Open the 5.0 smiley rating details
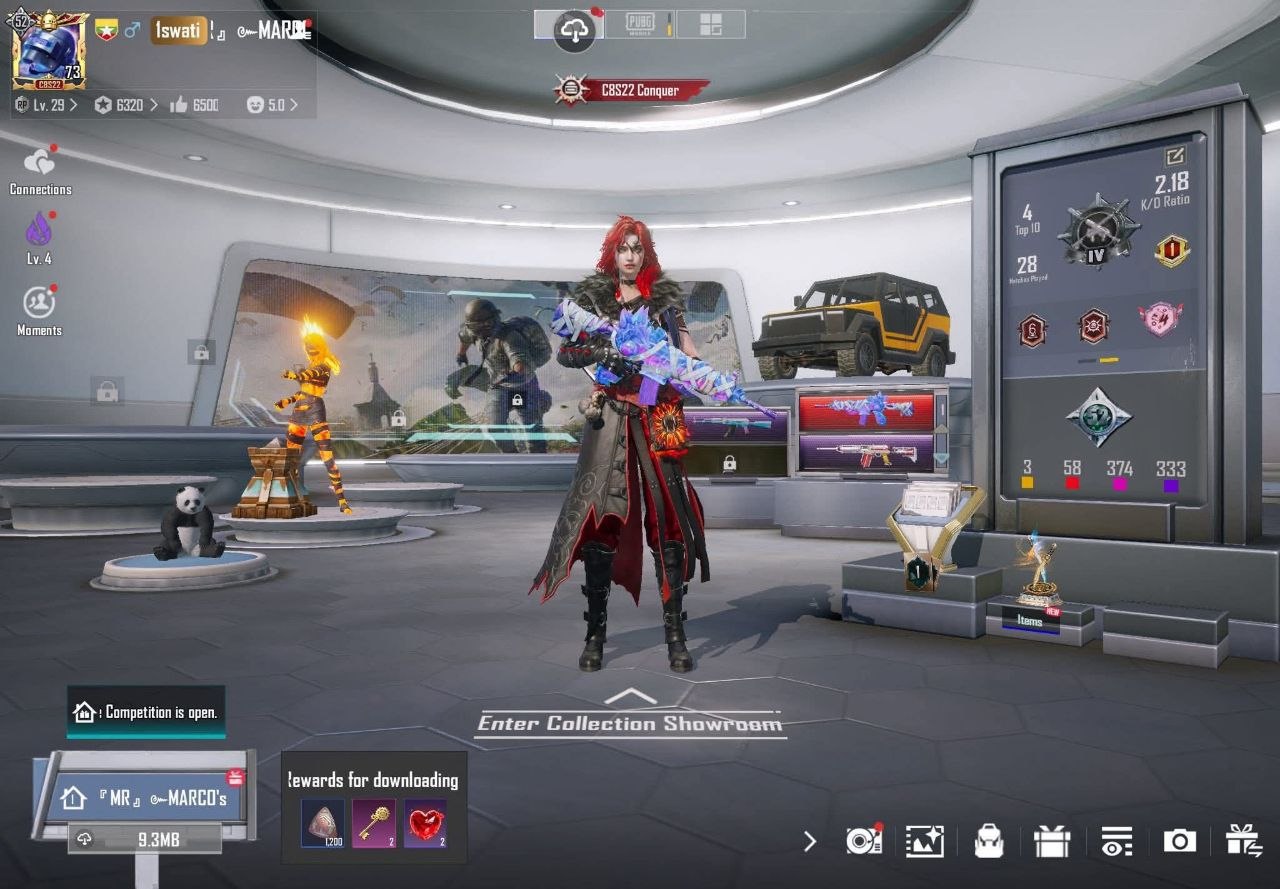Viewport: 1280px width, 889px height. click(270, 104)
